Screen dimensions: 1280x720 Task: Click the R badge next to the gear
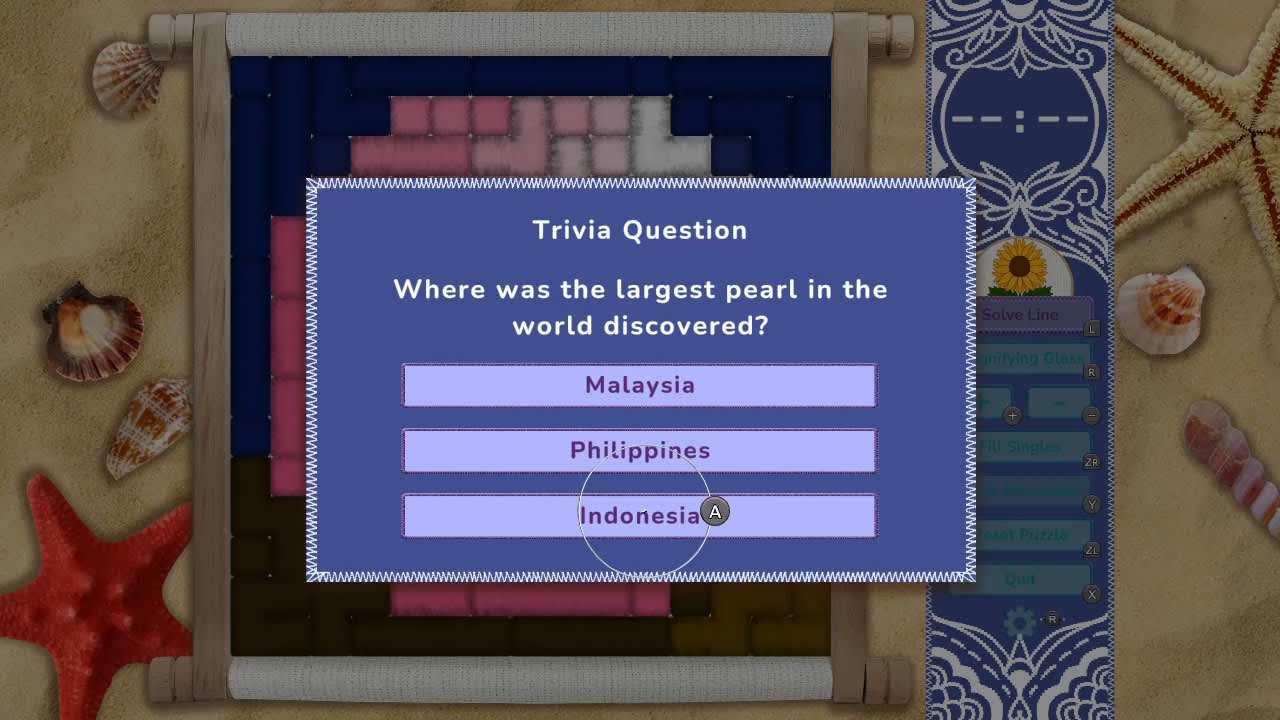1053,619
